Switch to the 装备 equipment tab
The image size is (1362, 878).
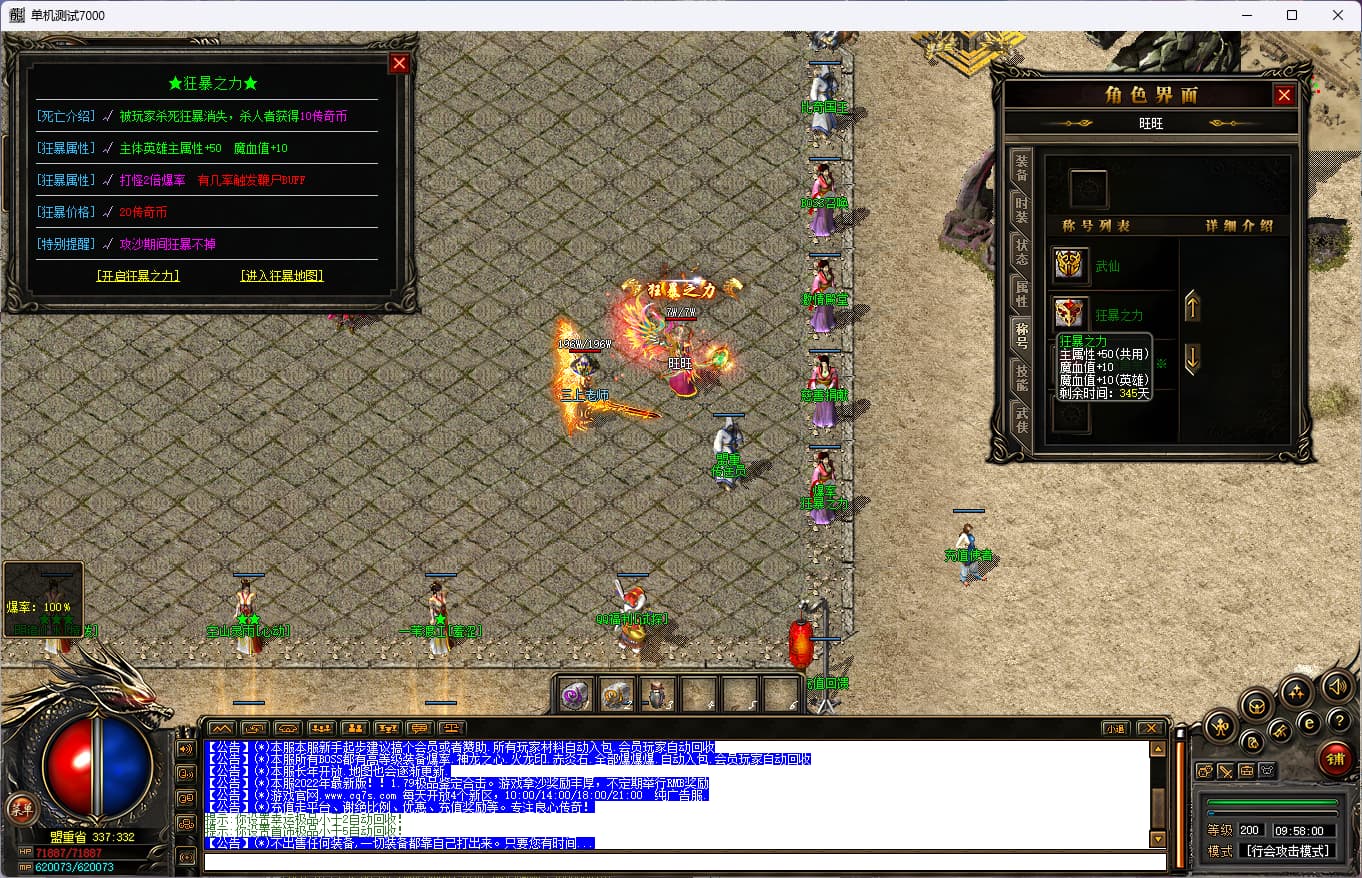pos(1021,167)
